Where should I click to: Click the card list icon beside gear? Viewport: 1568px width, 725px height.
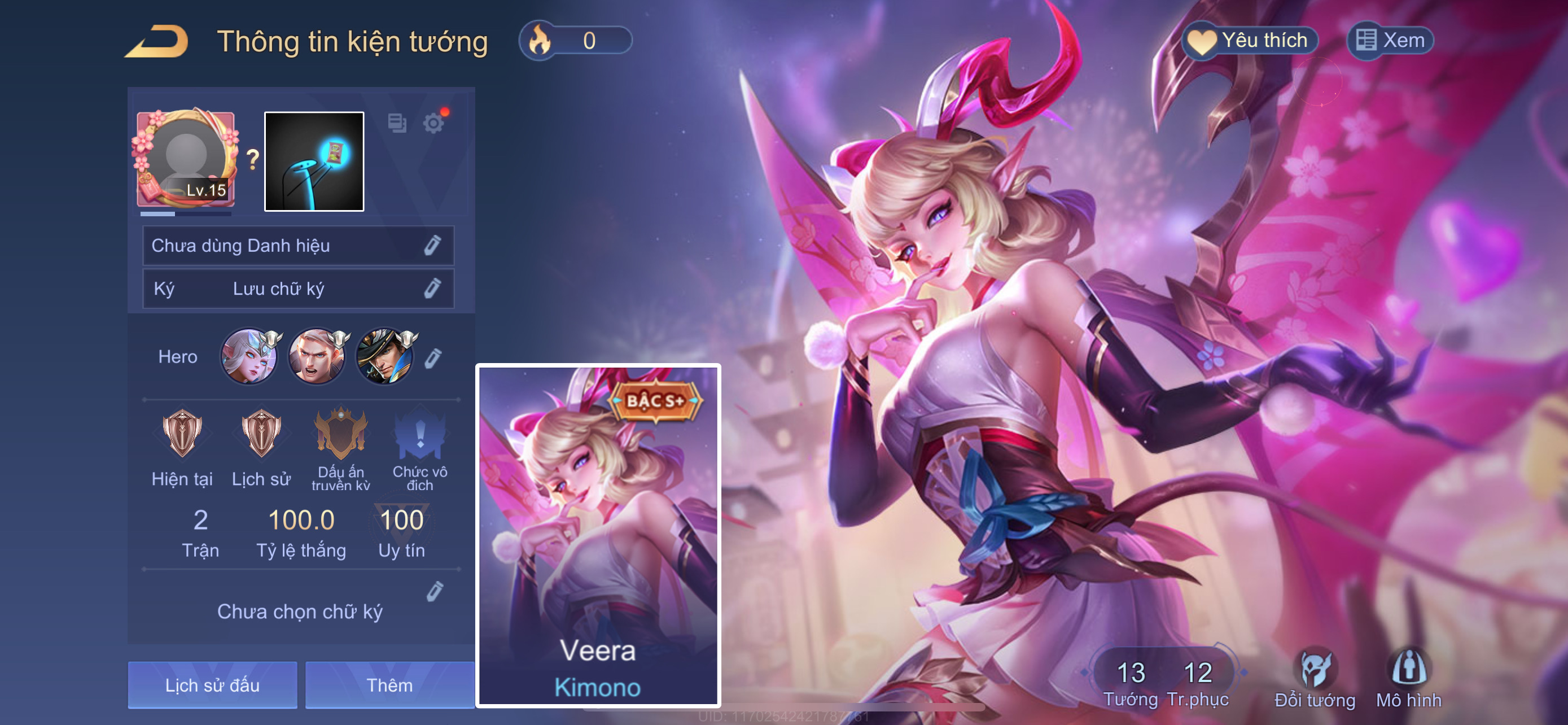(x=397, y=123)
